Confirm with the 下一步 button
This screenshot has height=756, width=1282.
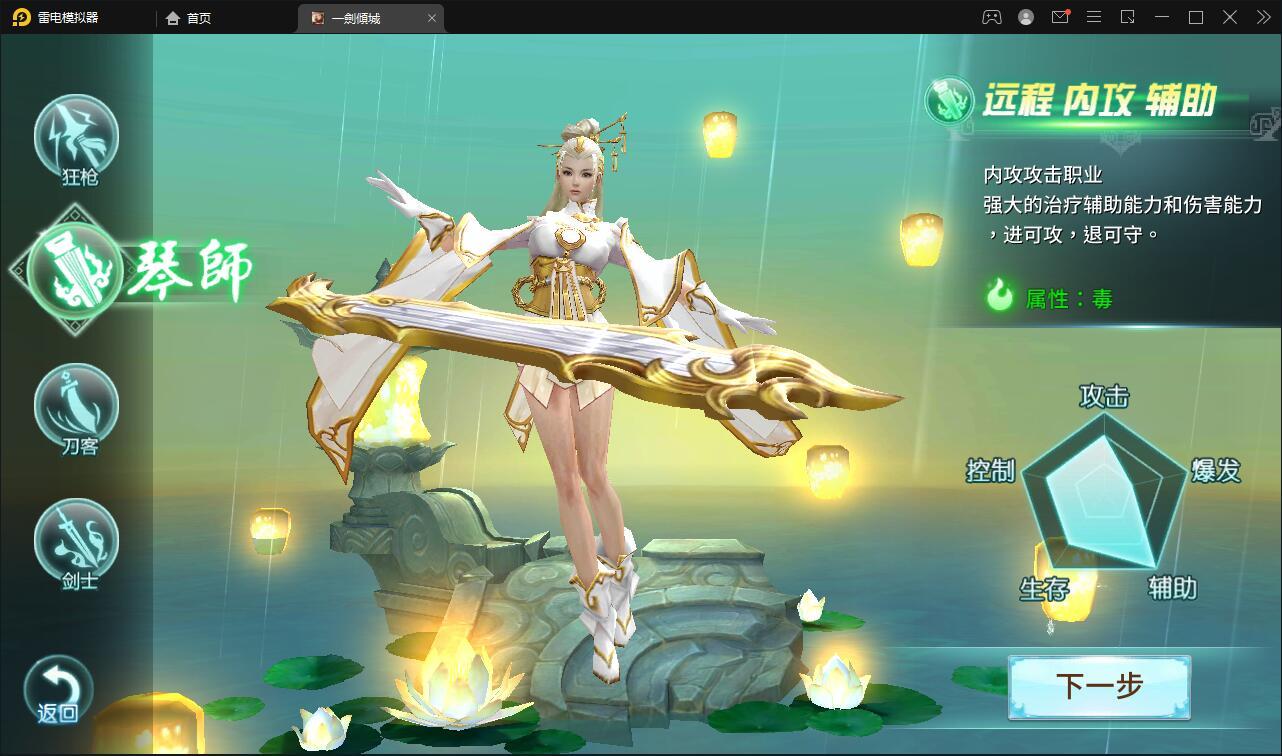pyautogui.click(x=1099, y=687)
